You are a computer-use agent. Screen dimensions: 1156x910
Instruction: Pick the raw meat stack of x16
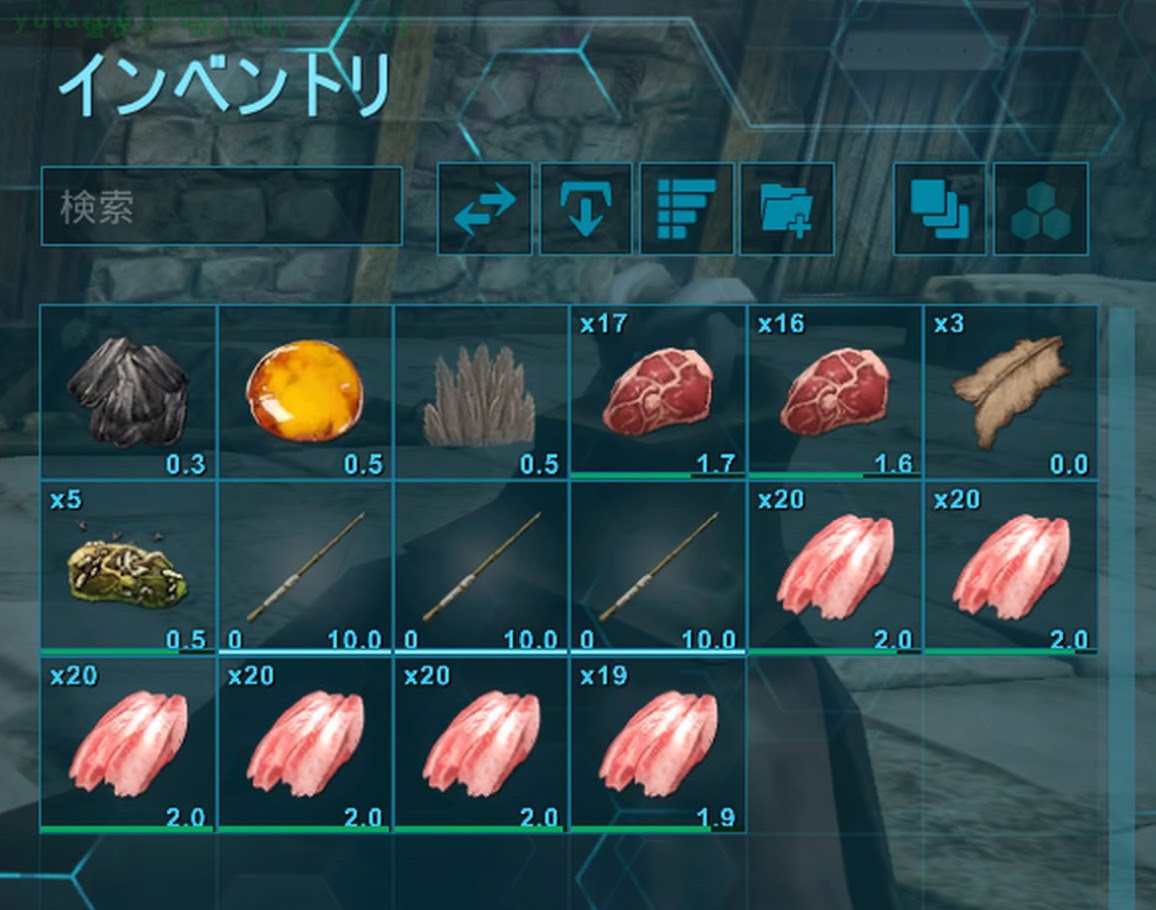(x=834, y=392)
